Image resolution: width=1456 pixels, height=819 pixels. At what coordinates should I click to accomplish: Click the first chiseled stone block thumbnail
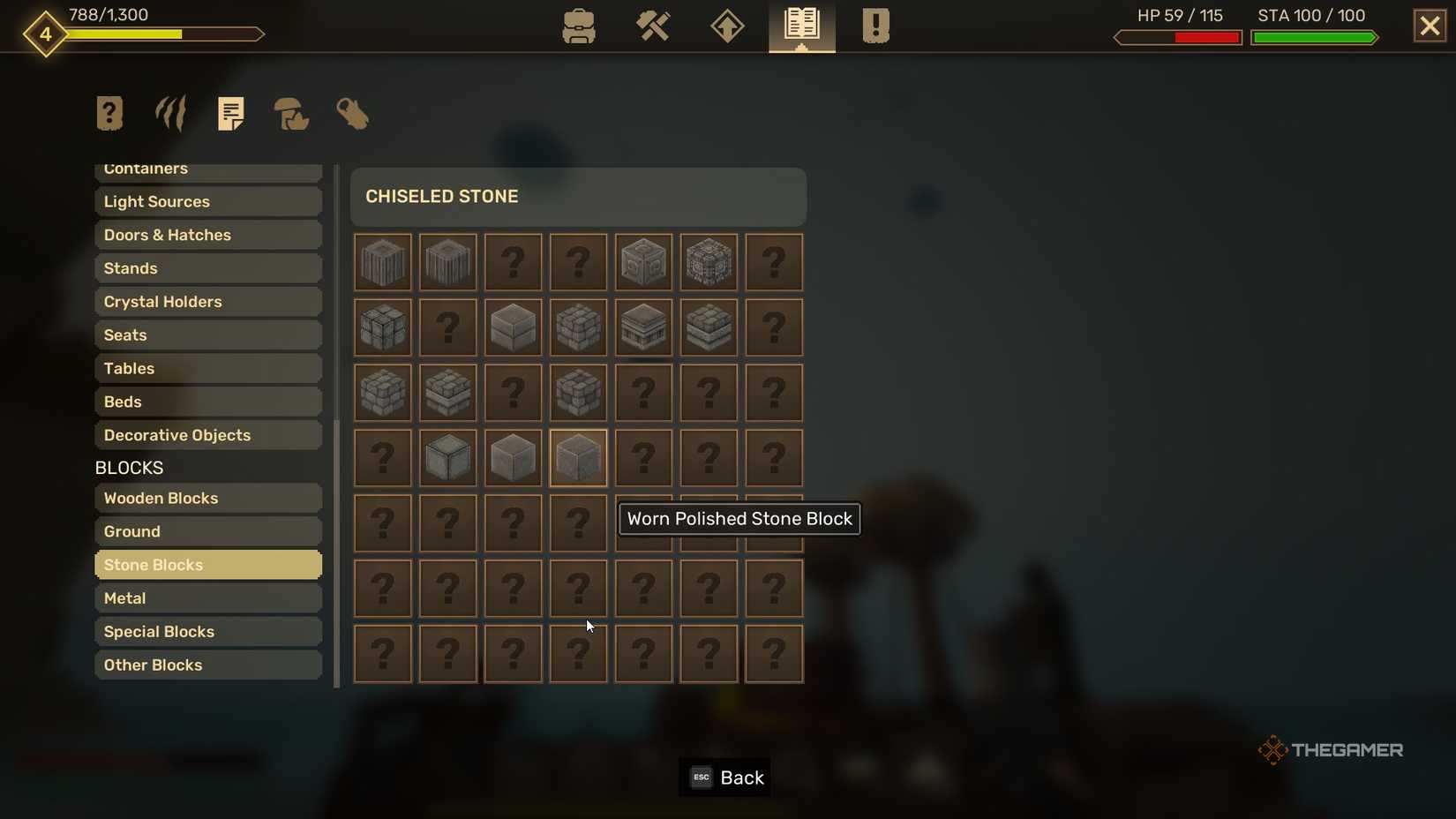tap(382, 262)
